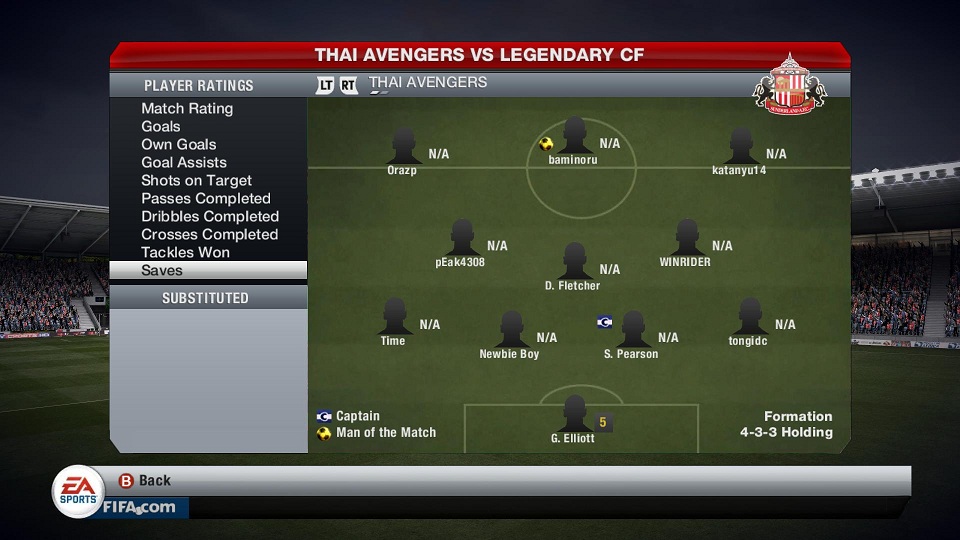Choose captain S. Pearson
The width and height of the screenshot is (960, 540).
click(x=632, y=330)
